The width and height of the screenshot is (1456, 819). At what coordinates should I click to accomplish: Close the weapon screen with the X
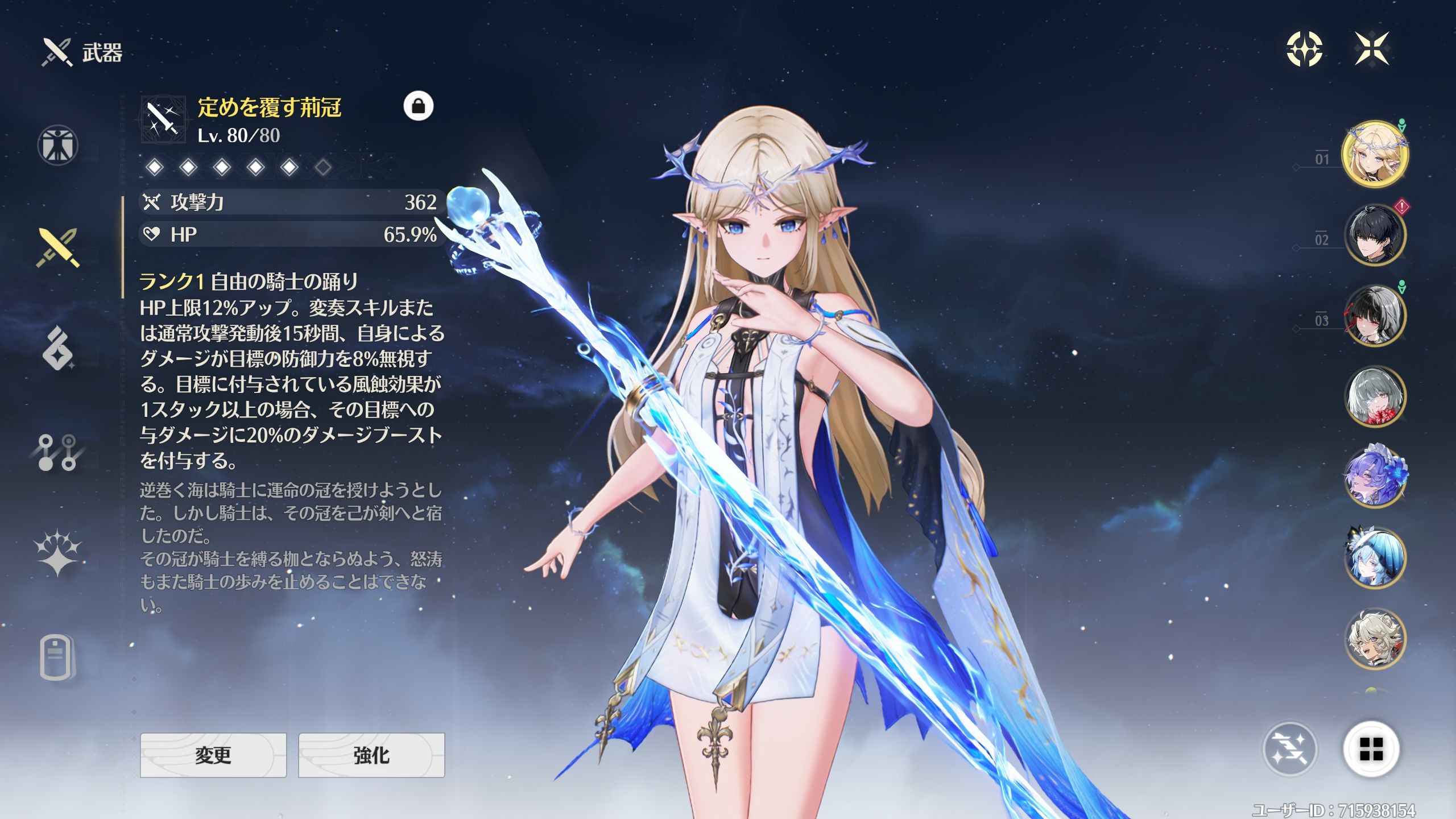coord(1372,49)
